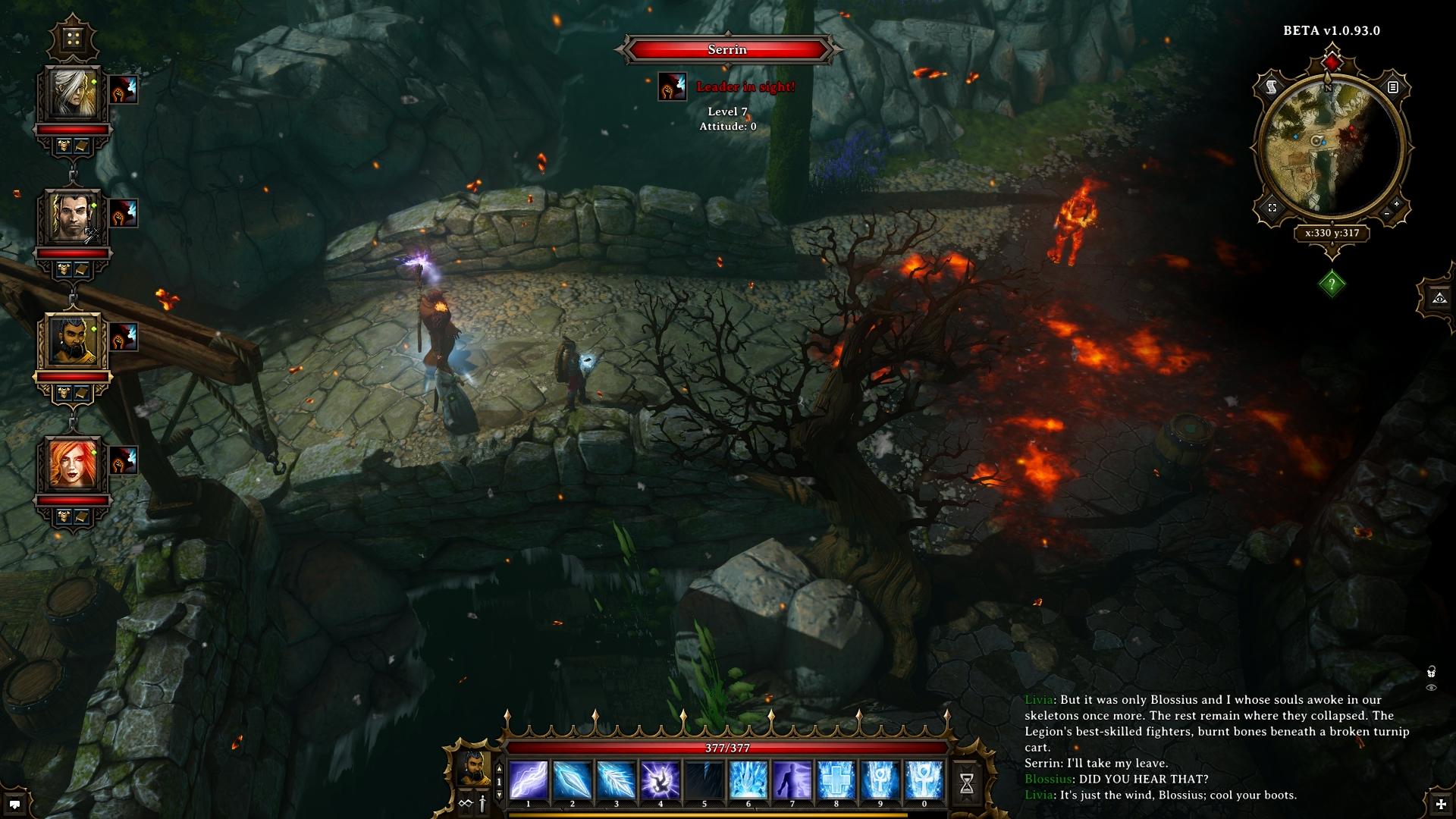Expand the minimap to full map view
This screenshot has width=1456, height=819.
(x=1272, y=208)
